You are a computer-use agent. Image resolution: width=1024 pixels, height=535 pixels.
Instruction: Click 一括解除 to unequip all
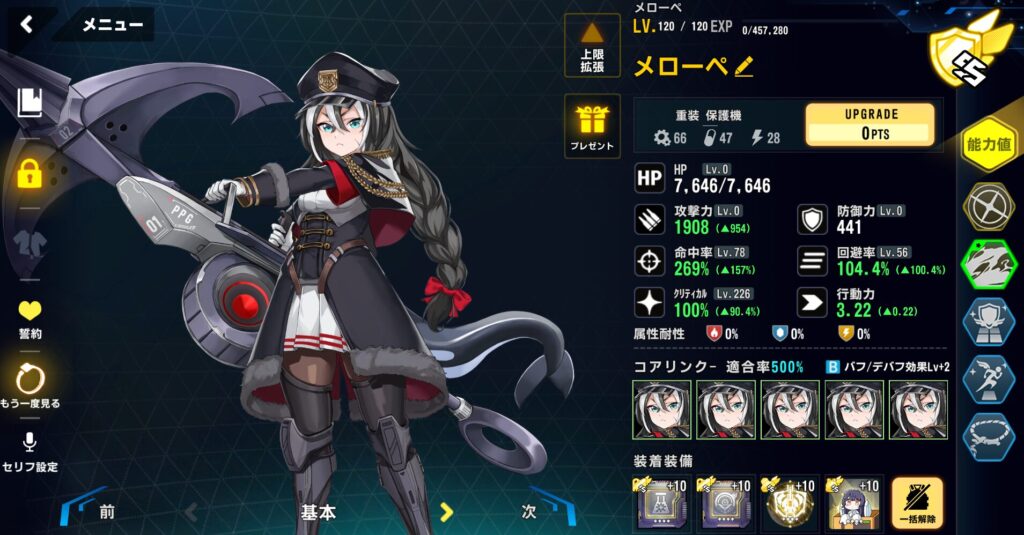(917, 503)
